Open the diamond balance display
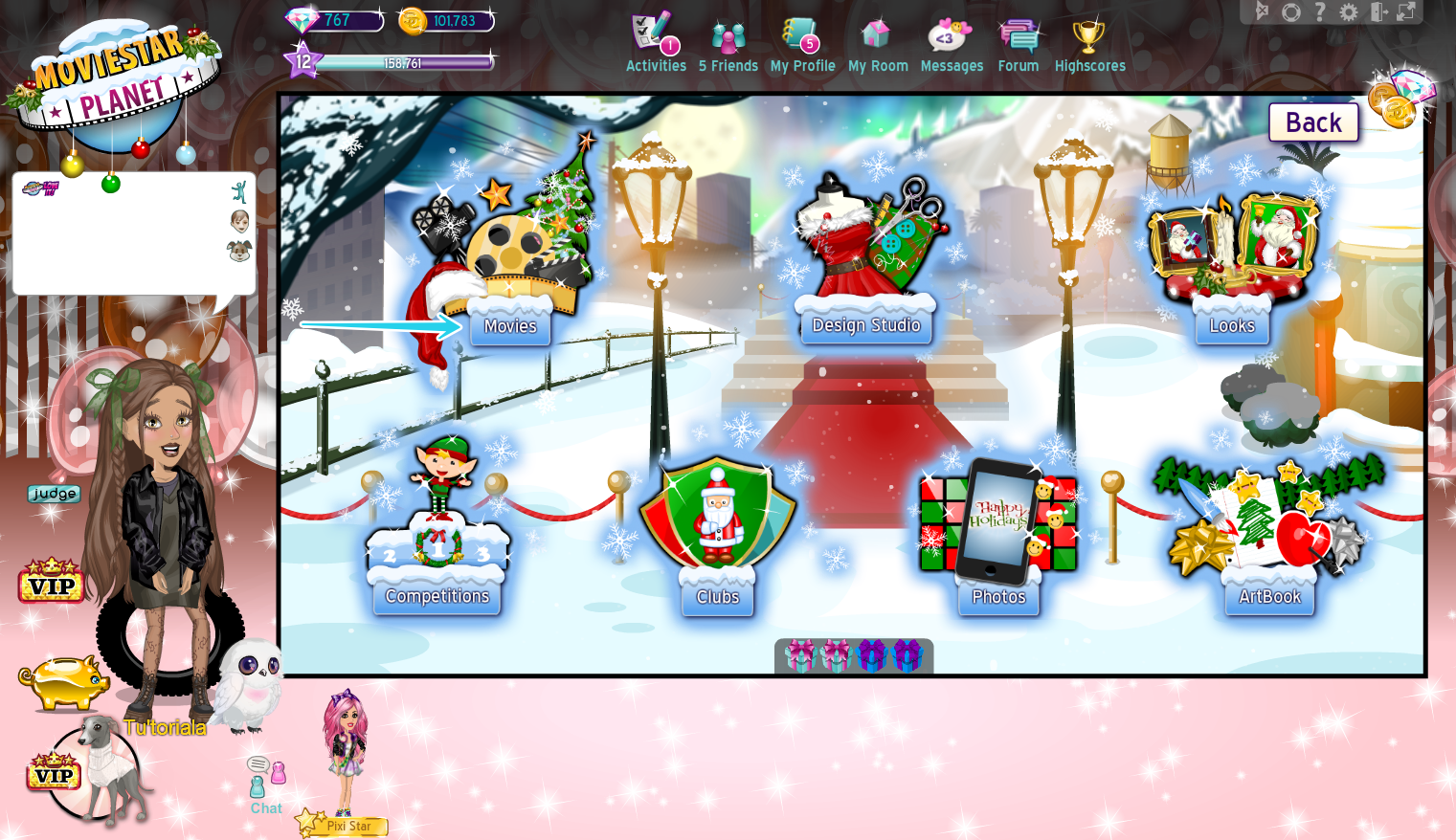Screen dimensions: 1456x840 tap(332, 19)
